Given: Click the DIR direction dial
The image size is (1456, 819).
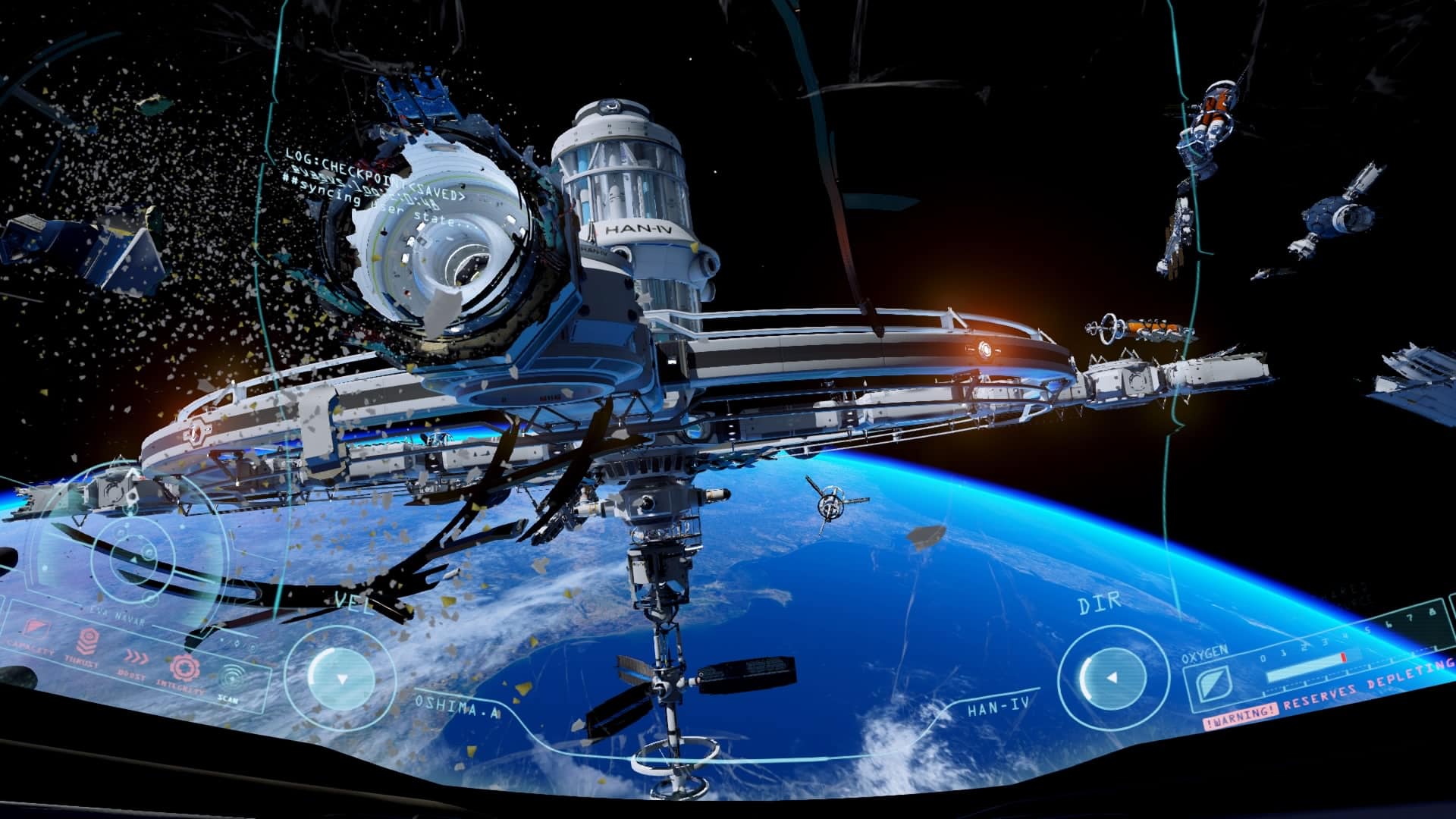Looking at the screenshot, I should tap(1111, 677).
